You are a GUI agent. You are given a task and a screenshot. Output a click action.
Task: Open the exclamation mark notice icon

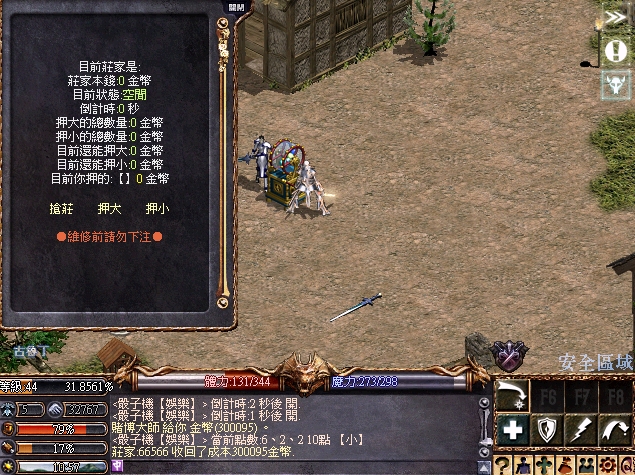pyautogui.click(x=616, y=50)
